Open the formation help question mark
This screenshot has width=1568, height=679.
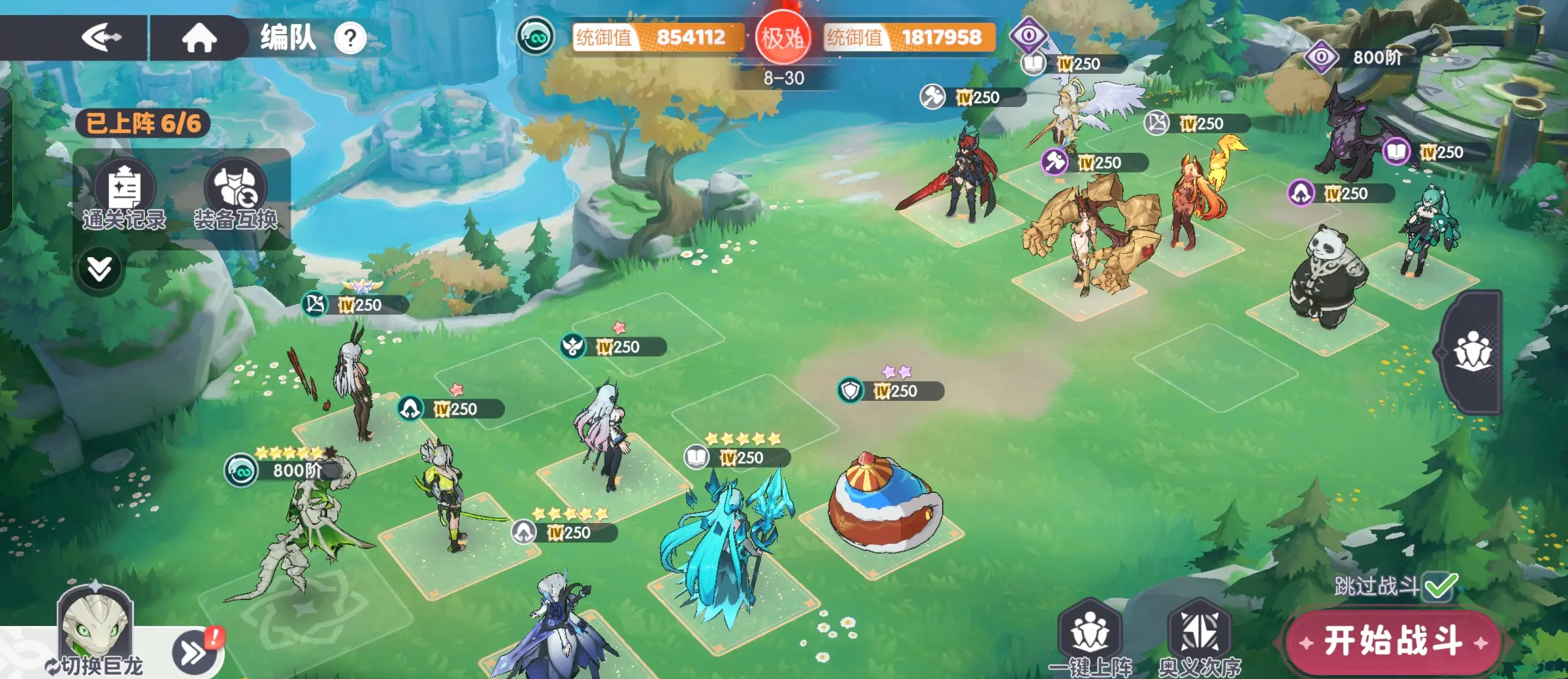pos(350,39)
